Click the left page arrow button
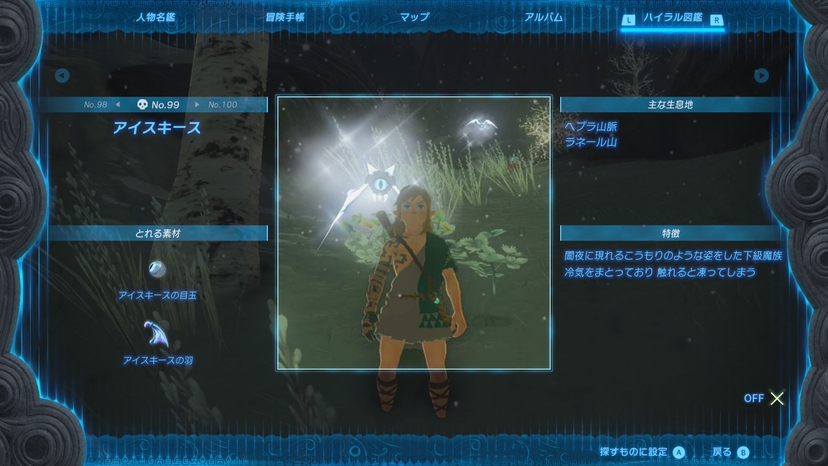The image size is (828, 466). 62,75
